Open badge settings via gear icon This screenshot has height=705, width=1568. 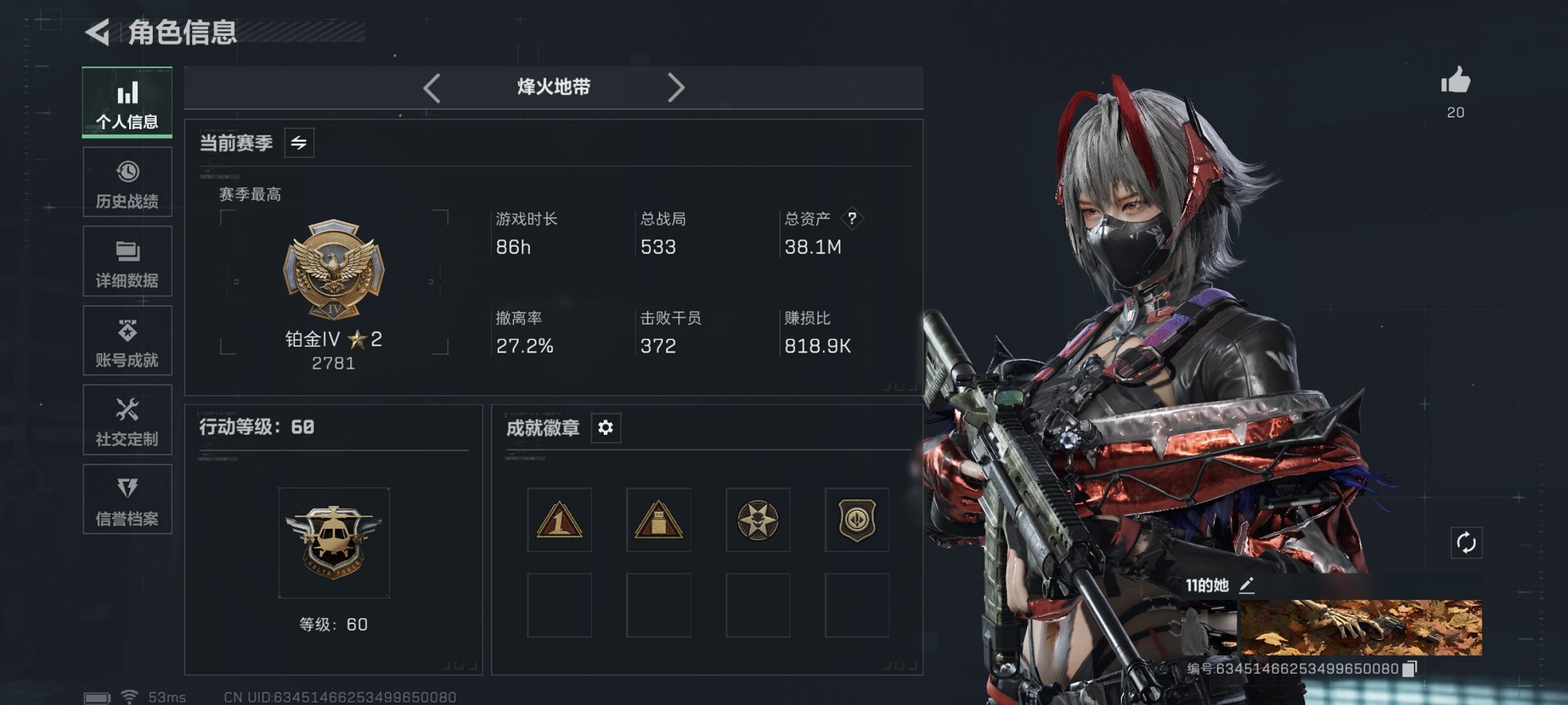point(606,428)
